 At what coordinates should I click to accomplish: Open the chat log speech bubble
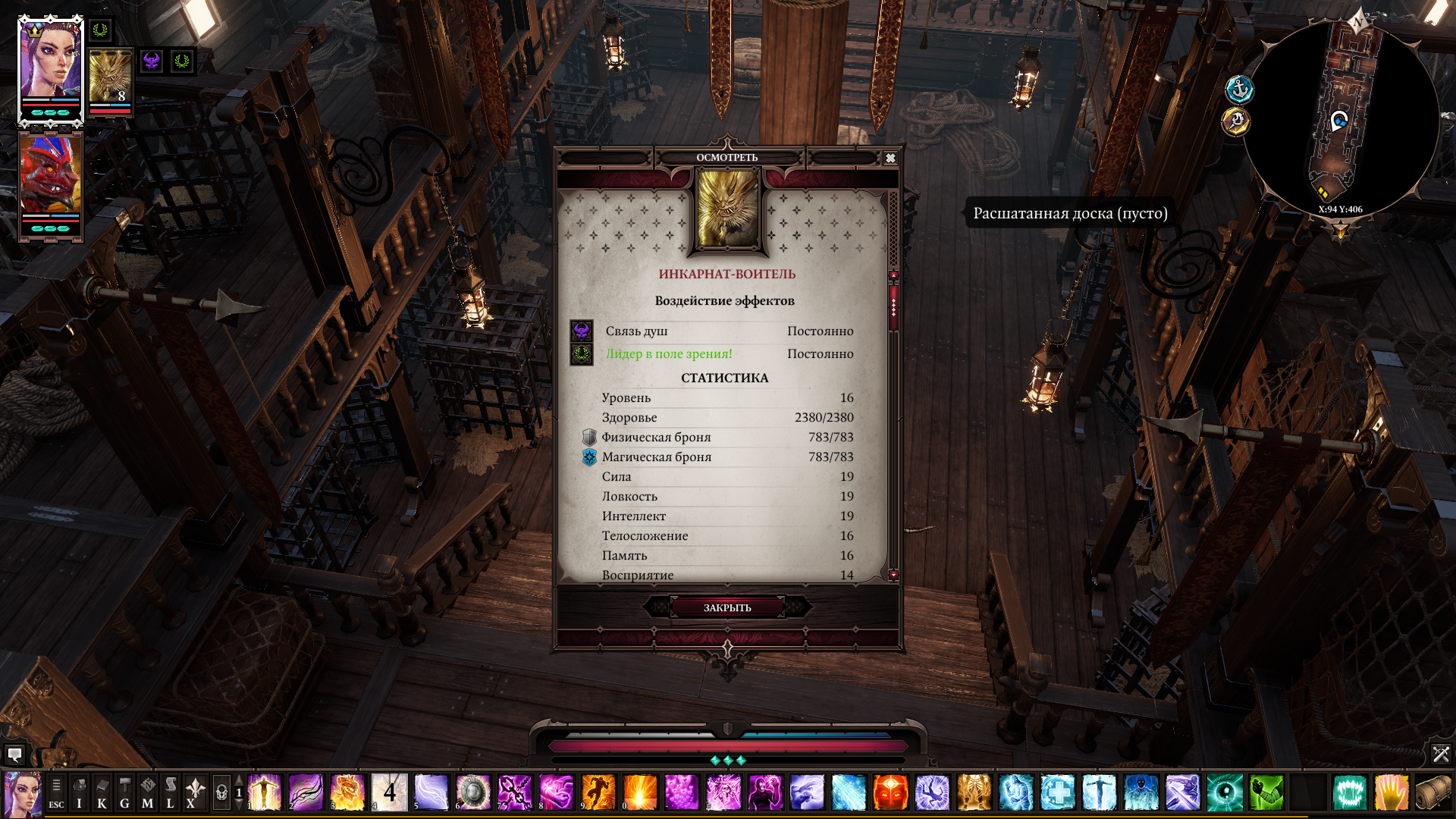coord(14,754)
